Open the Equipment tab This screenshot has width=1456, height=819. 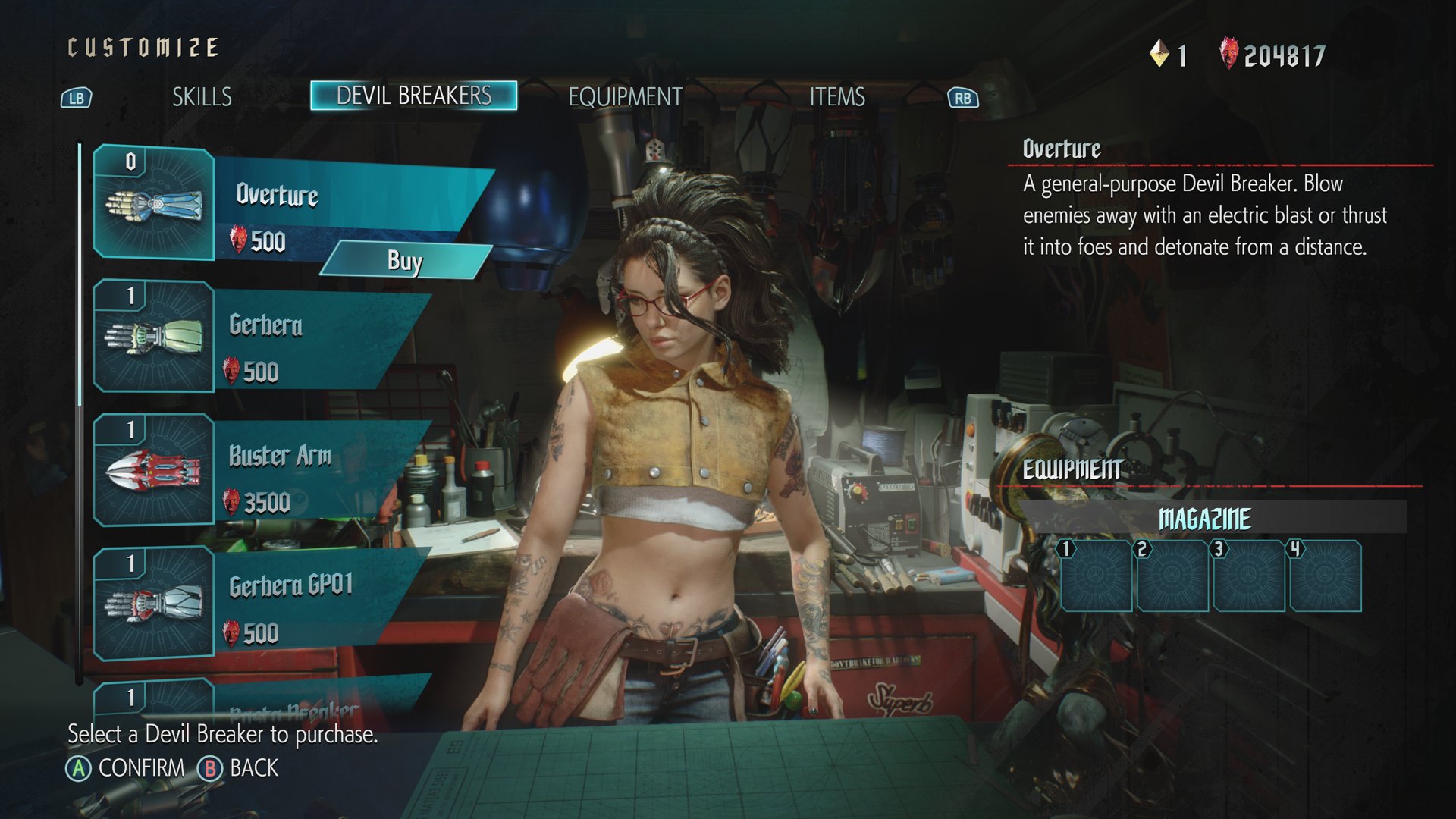[625, 97]
